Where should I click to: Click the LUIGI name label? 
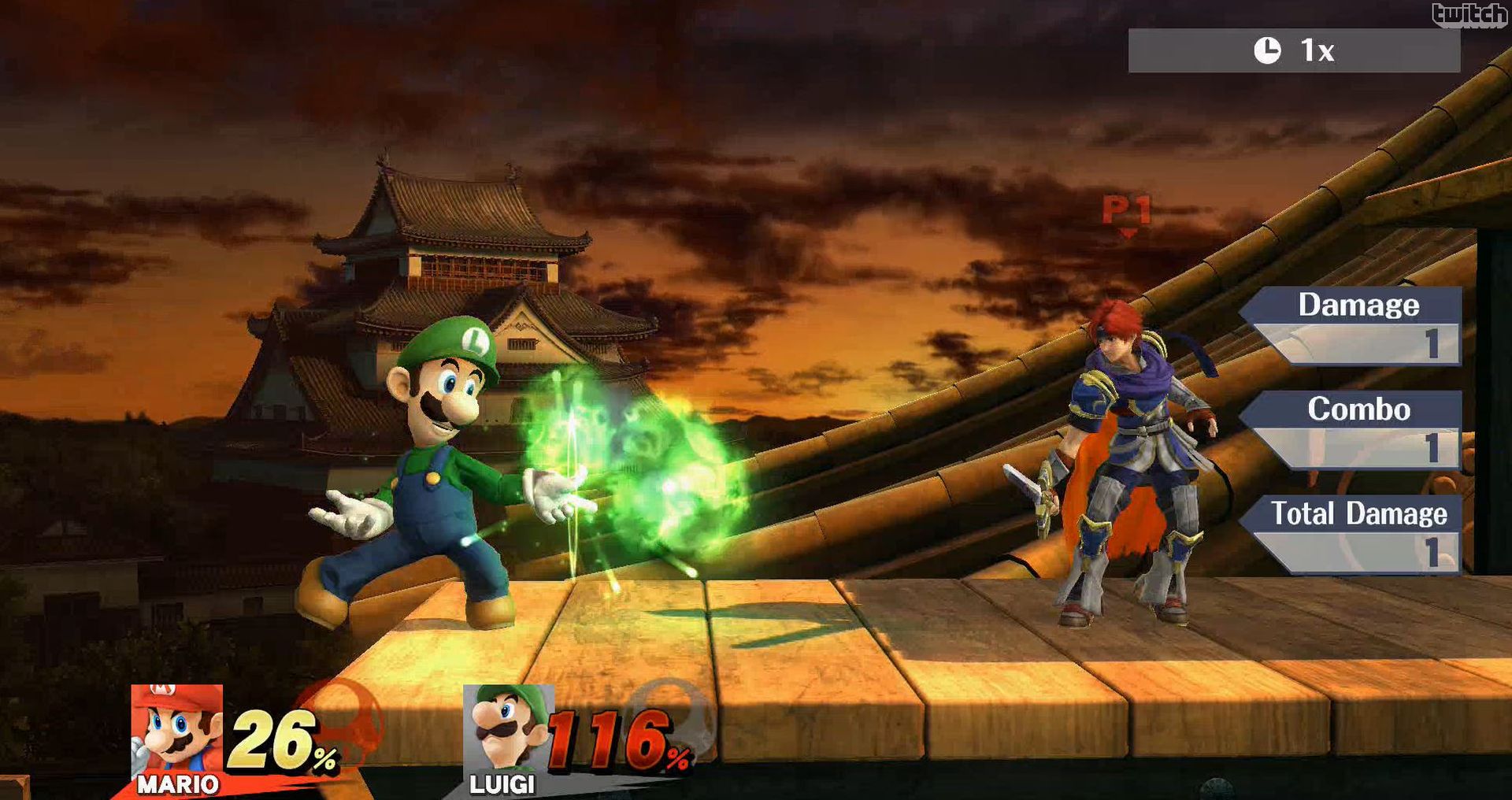point(502,785)
